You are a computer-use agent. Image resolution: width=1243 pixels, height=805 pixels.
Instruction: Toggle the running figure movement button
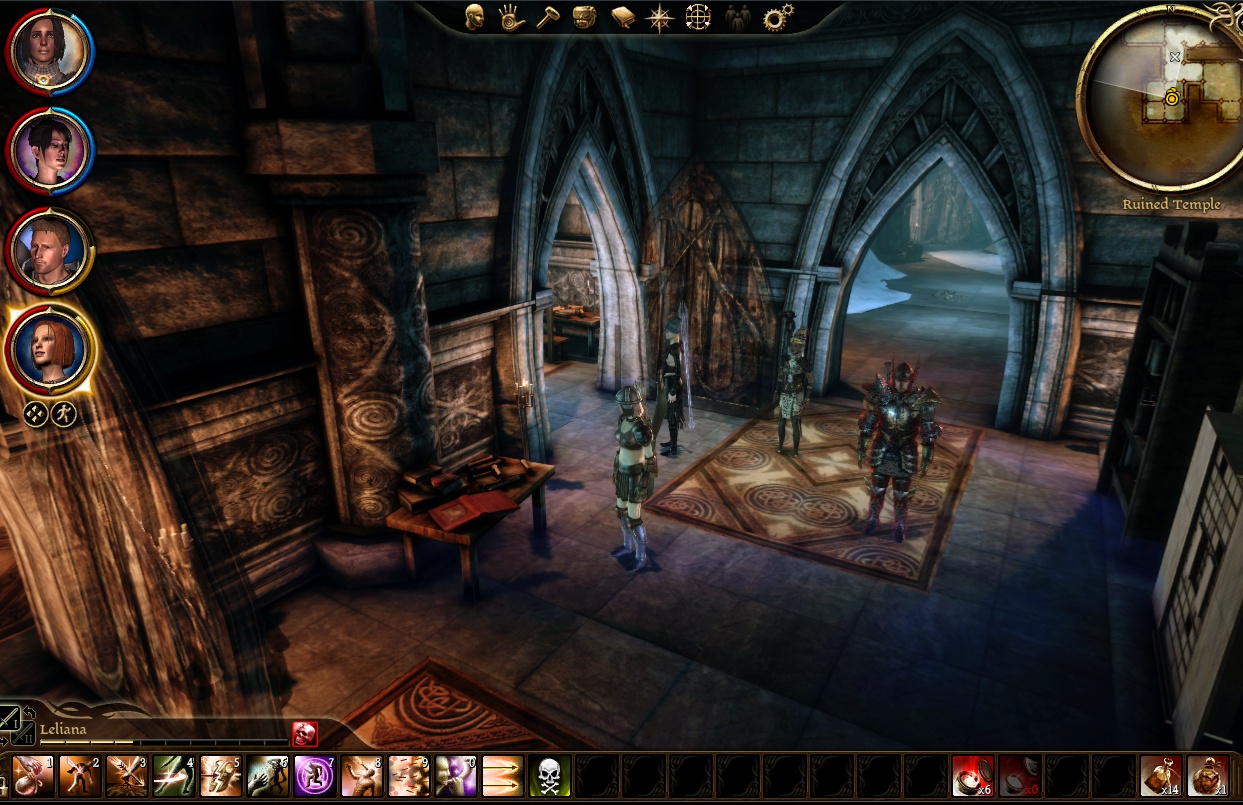pyautogui.click(x=64, y=412)
